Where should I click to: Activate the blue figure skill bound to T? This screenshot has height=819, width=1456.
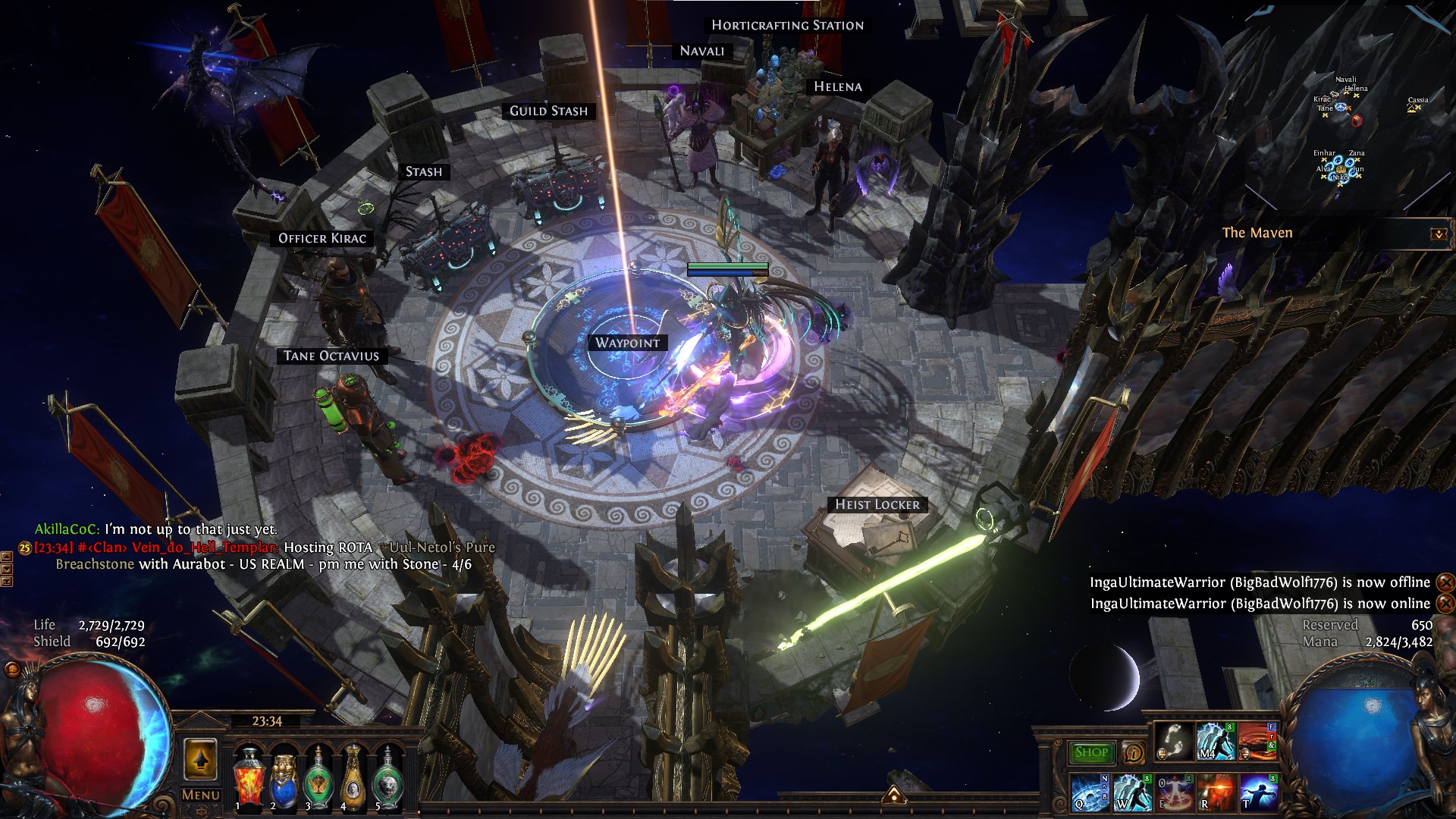(1258, 792)
